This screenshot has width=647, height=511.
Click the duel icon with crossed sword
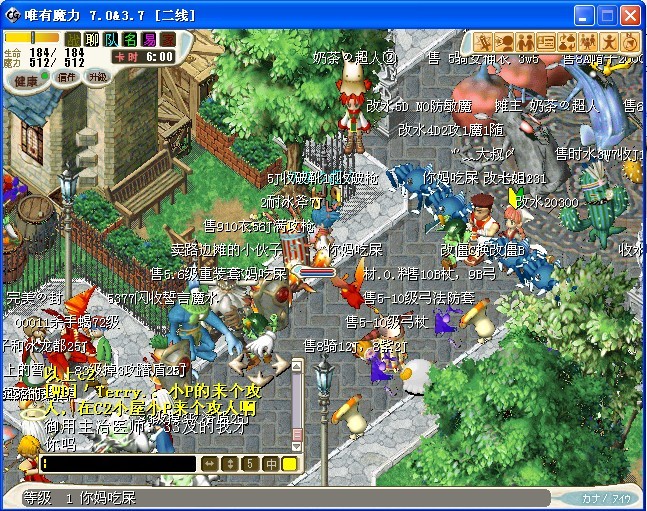pyautogui.click(x=483, y=41)
